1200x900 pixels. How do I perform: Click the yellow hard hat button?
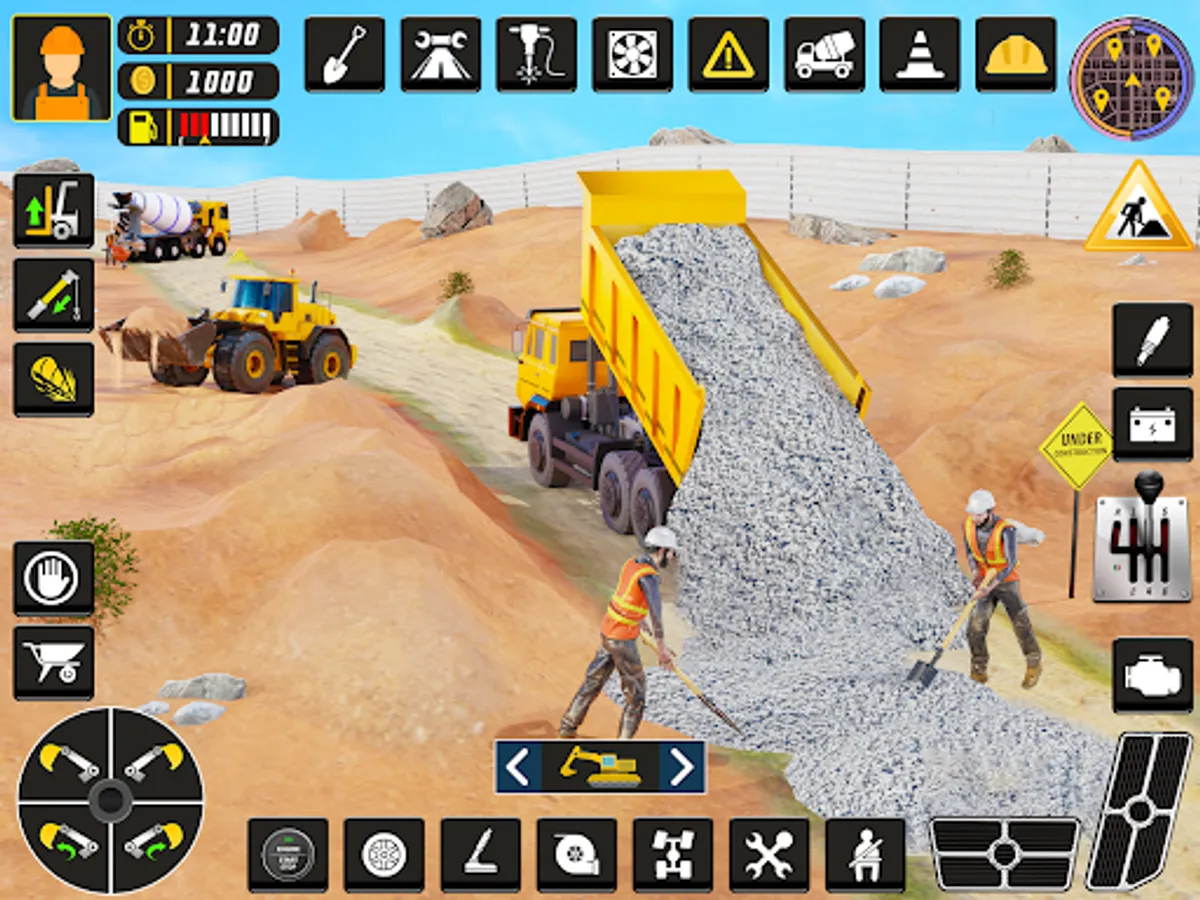click(x=1016, y=55)
